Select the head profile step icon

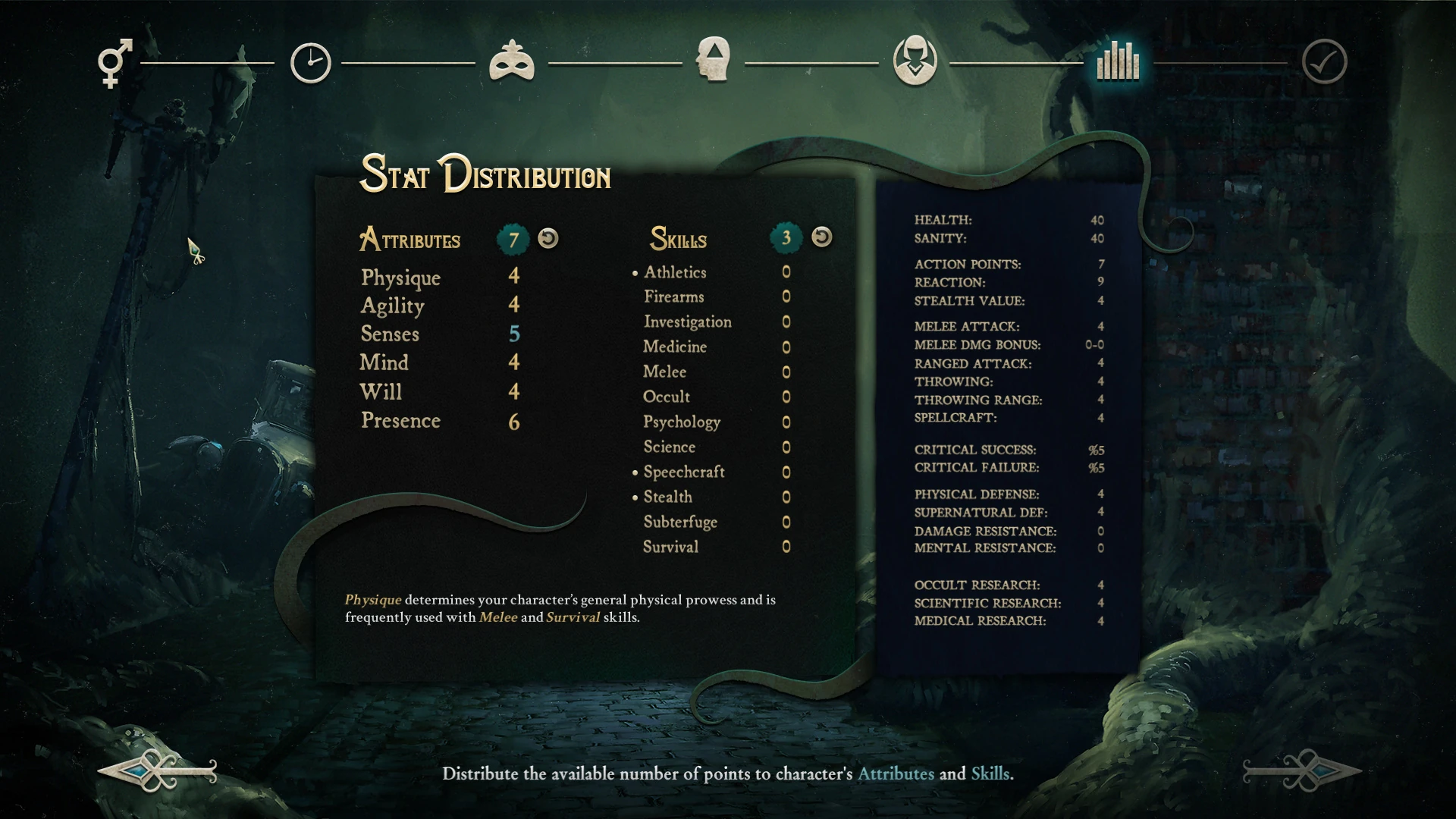(713, 62)
